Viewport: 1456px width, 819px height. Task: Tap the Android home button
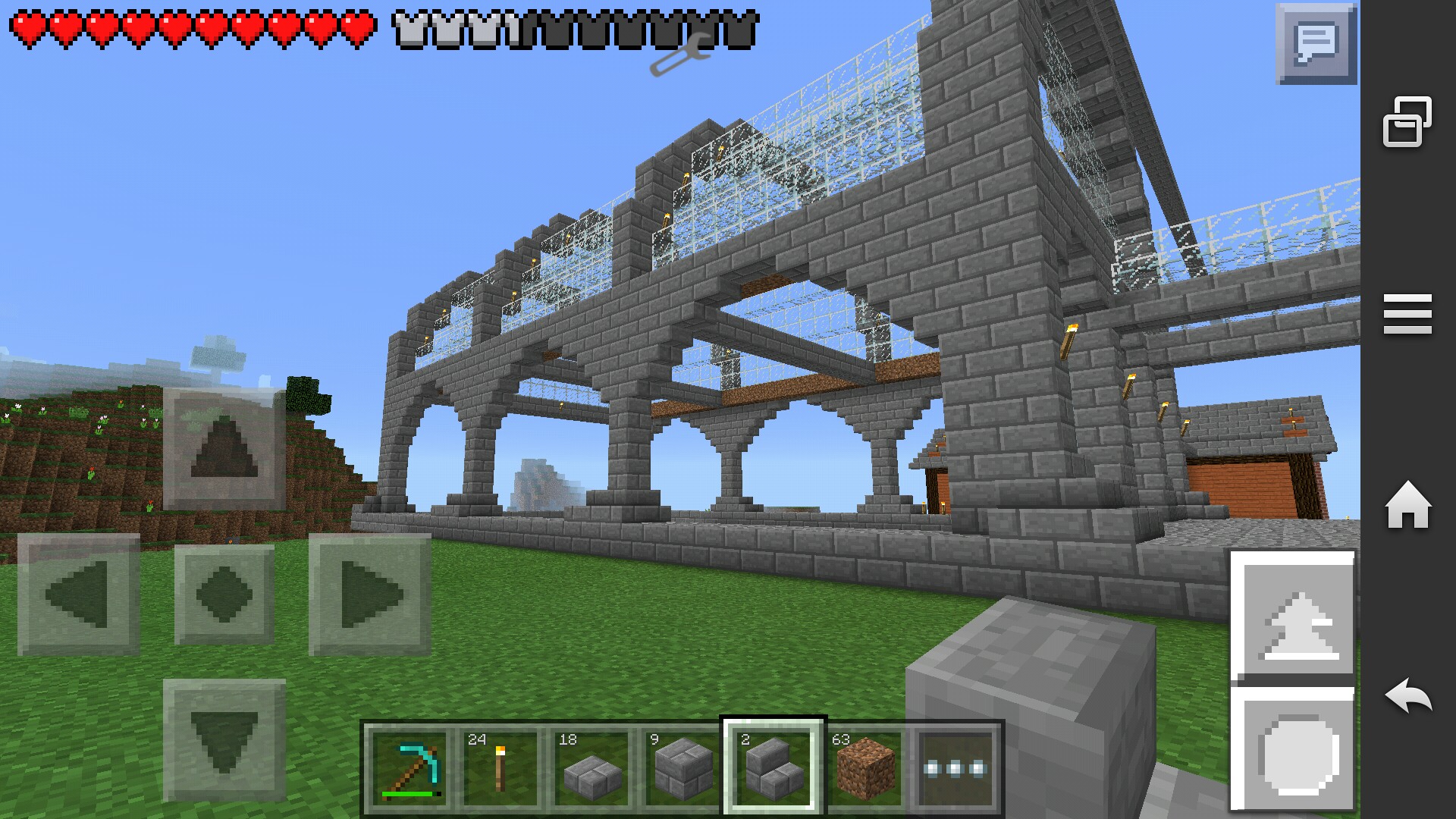(1407, 505)
